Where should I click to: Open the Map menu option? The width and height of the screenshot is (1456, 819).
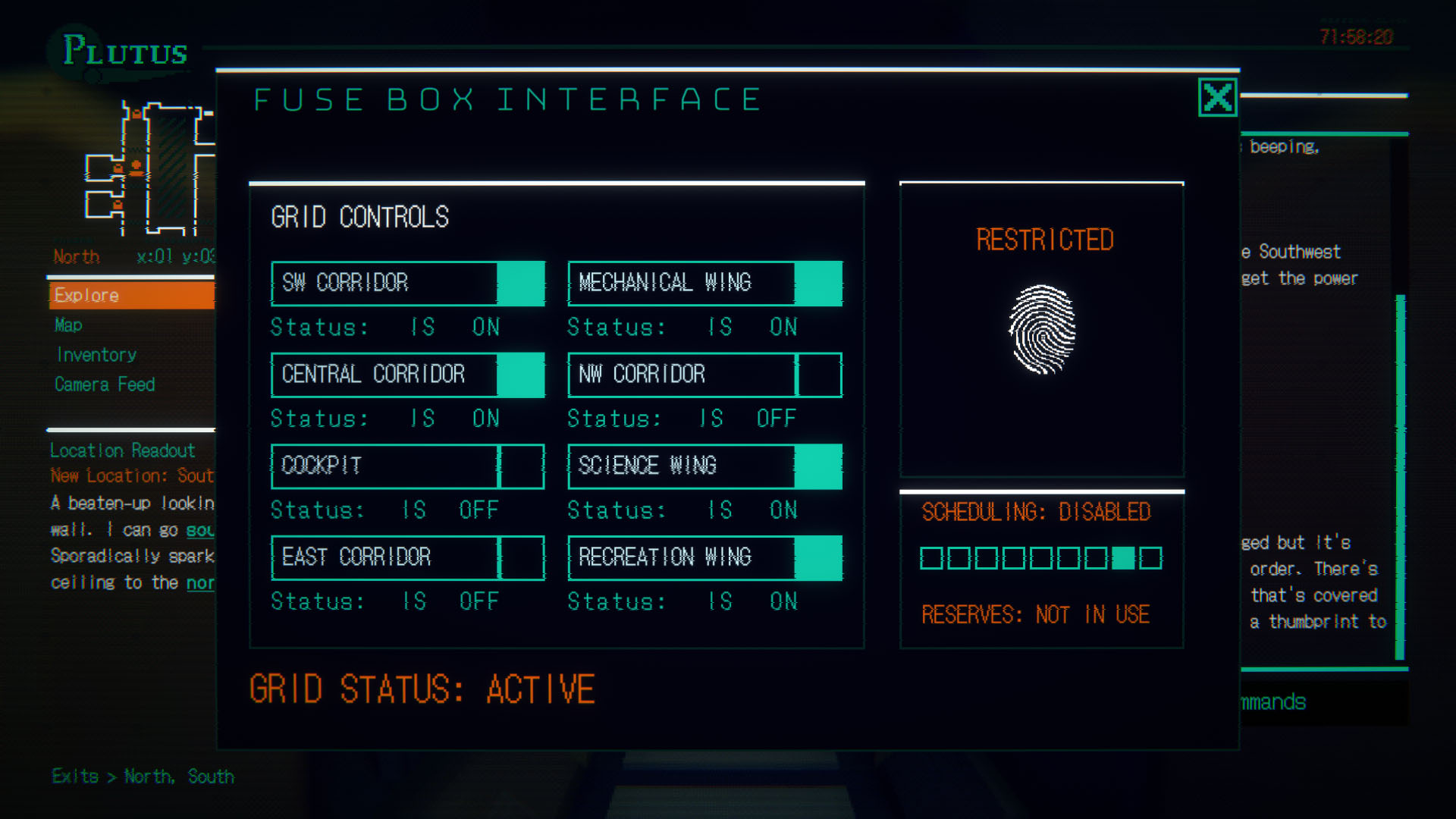point(68,325)
